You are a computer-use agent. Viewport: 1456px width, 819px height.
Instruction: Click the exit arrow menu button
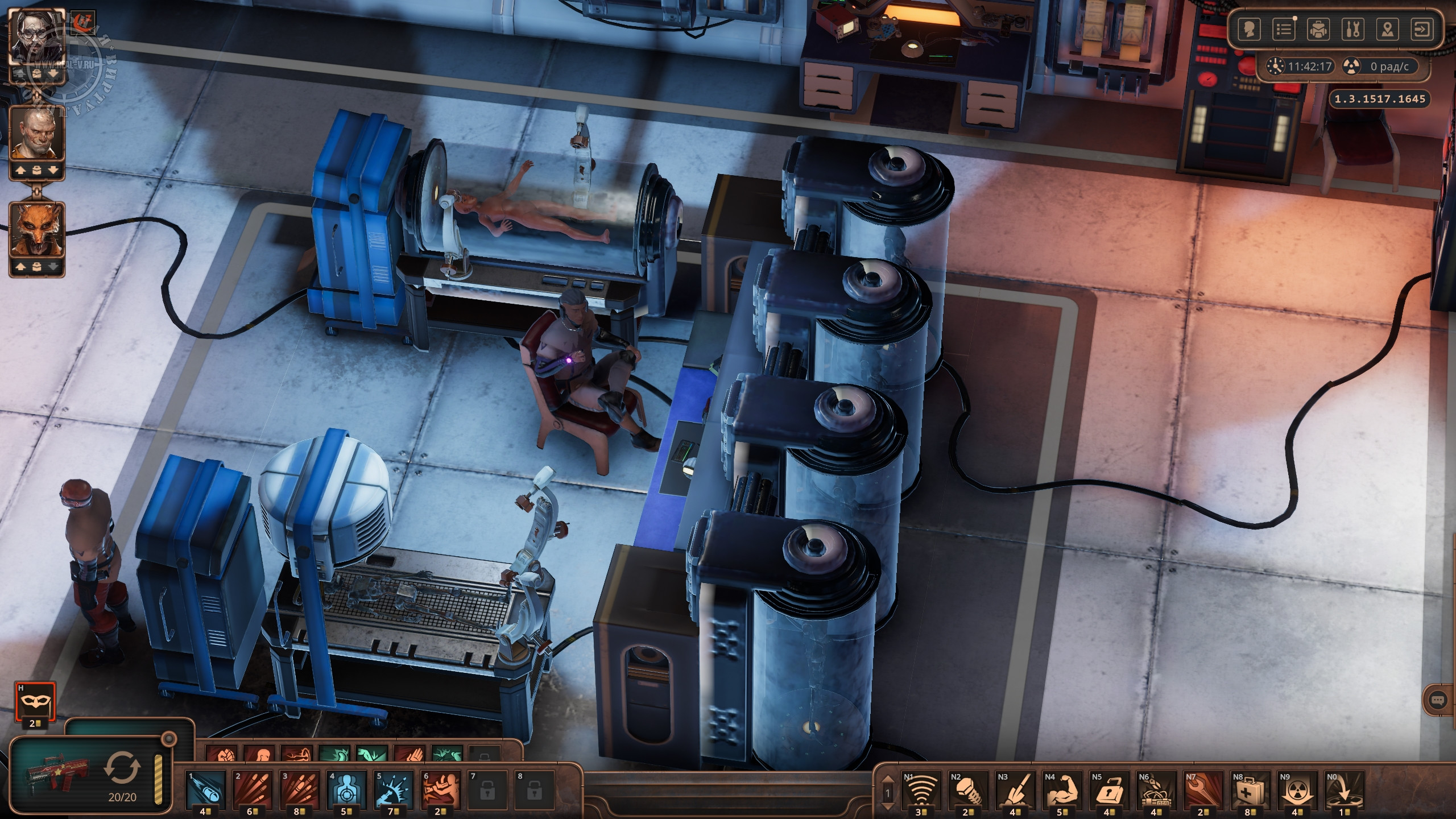coord(1422,30)
